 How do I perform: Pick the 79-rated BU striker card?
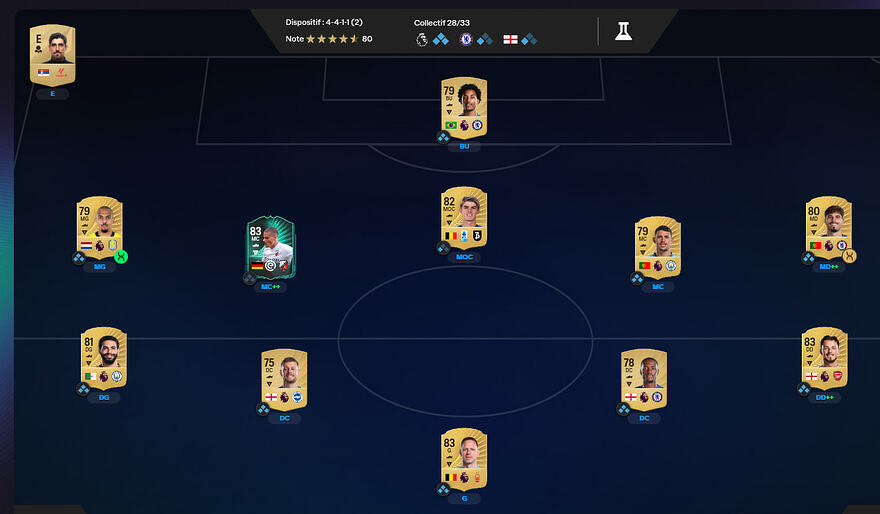pyautogui.click(x=464, y=107)
